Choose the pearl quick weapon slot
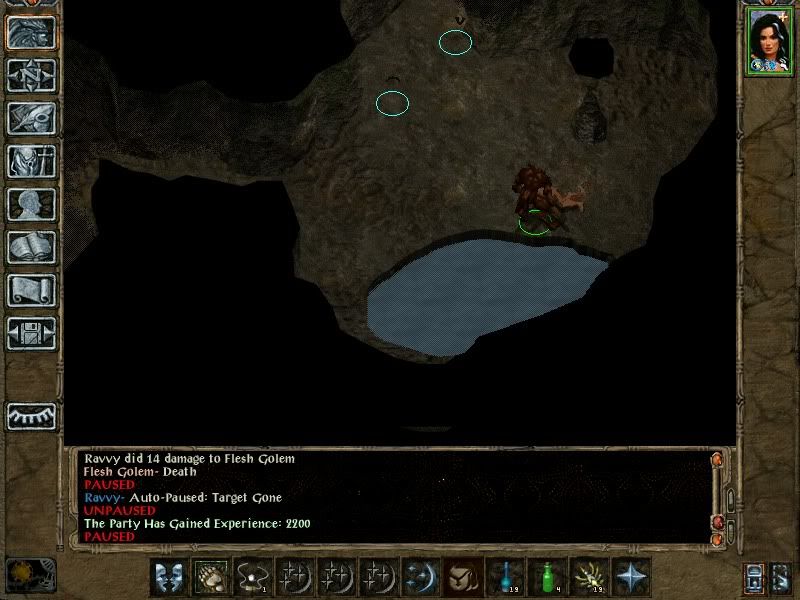 (253, 576)
